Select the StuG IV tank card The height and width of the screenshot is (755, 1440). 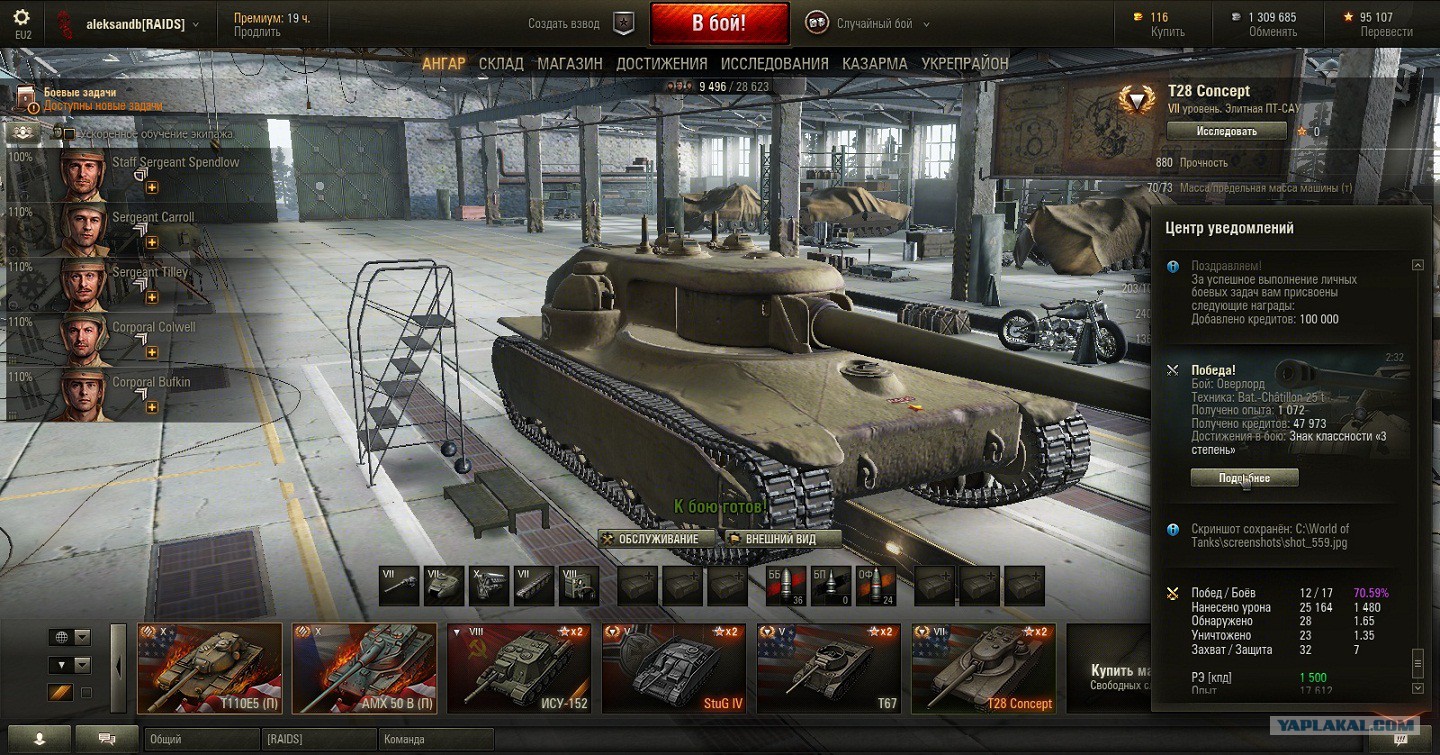673,668
